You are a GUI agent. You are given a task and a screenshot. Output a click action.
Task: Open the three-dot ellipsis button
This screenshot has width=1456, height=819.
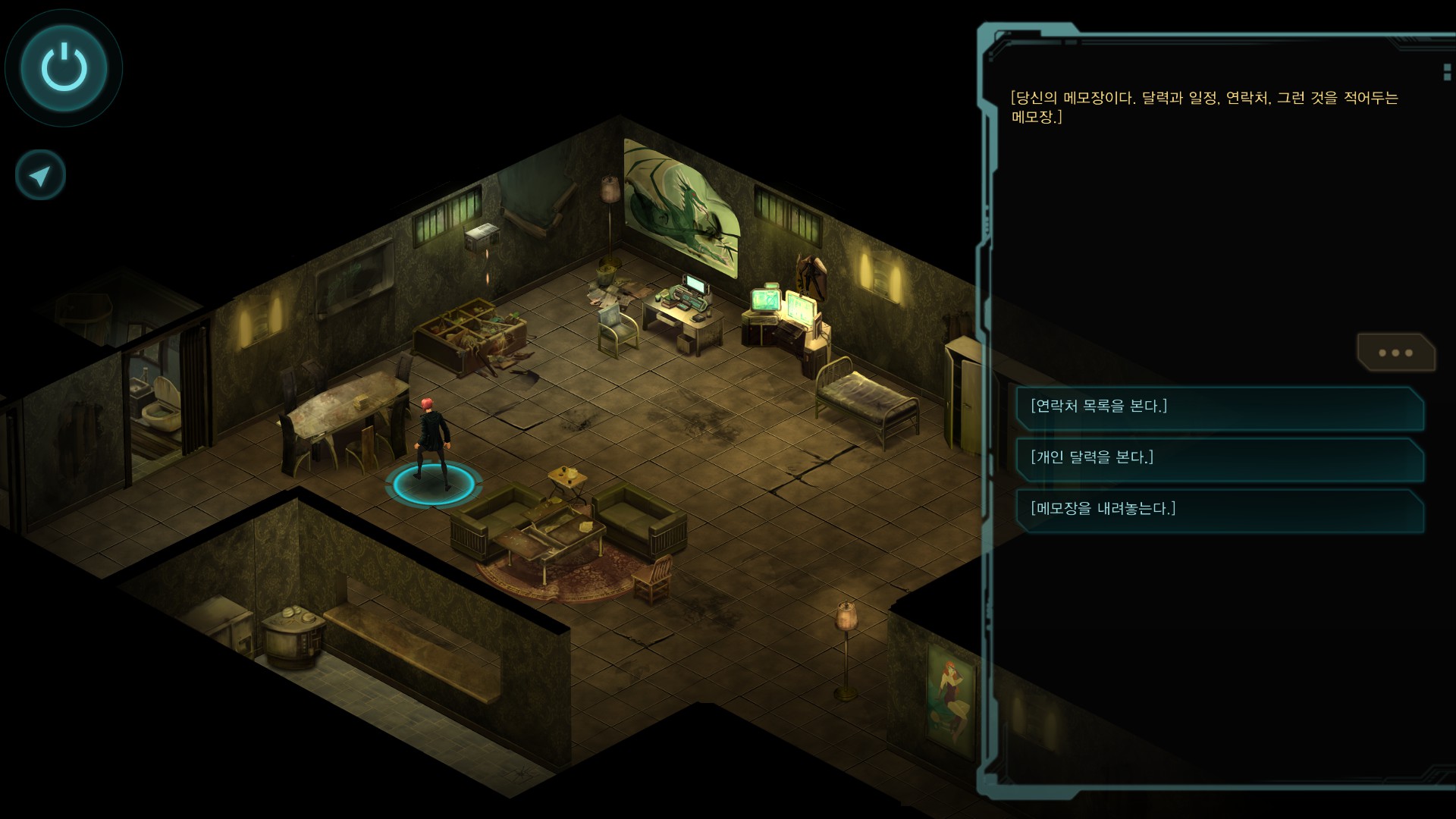(1395, 353)
